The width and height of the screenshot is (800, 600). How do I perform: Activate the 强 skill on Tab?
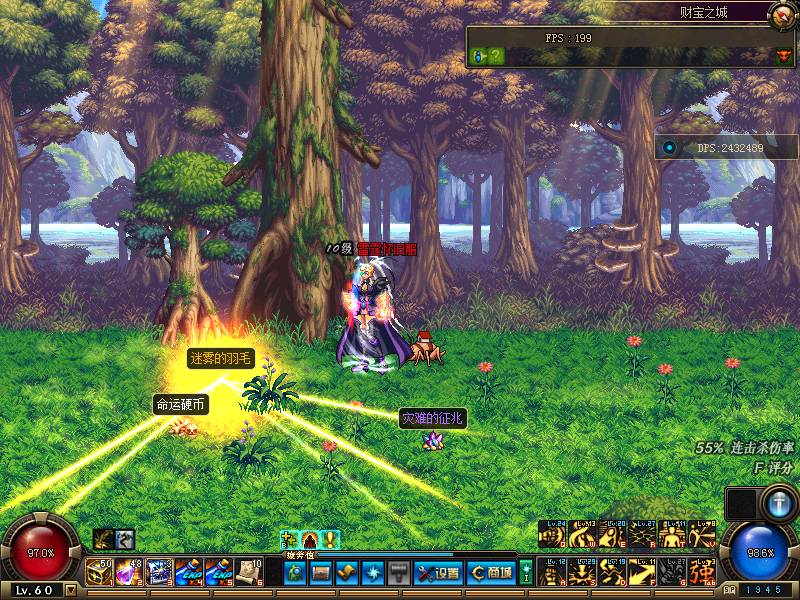point(702,573)
